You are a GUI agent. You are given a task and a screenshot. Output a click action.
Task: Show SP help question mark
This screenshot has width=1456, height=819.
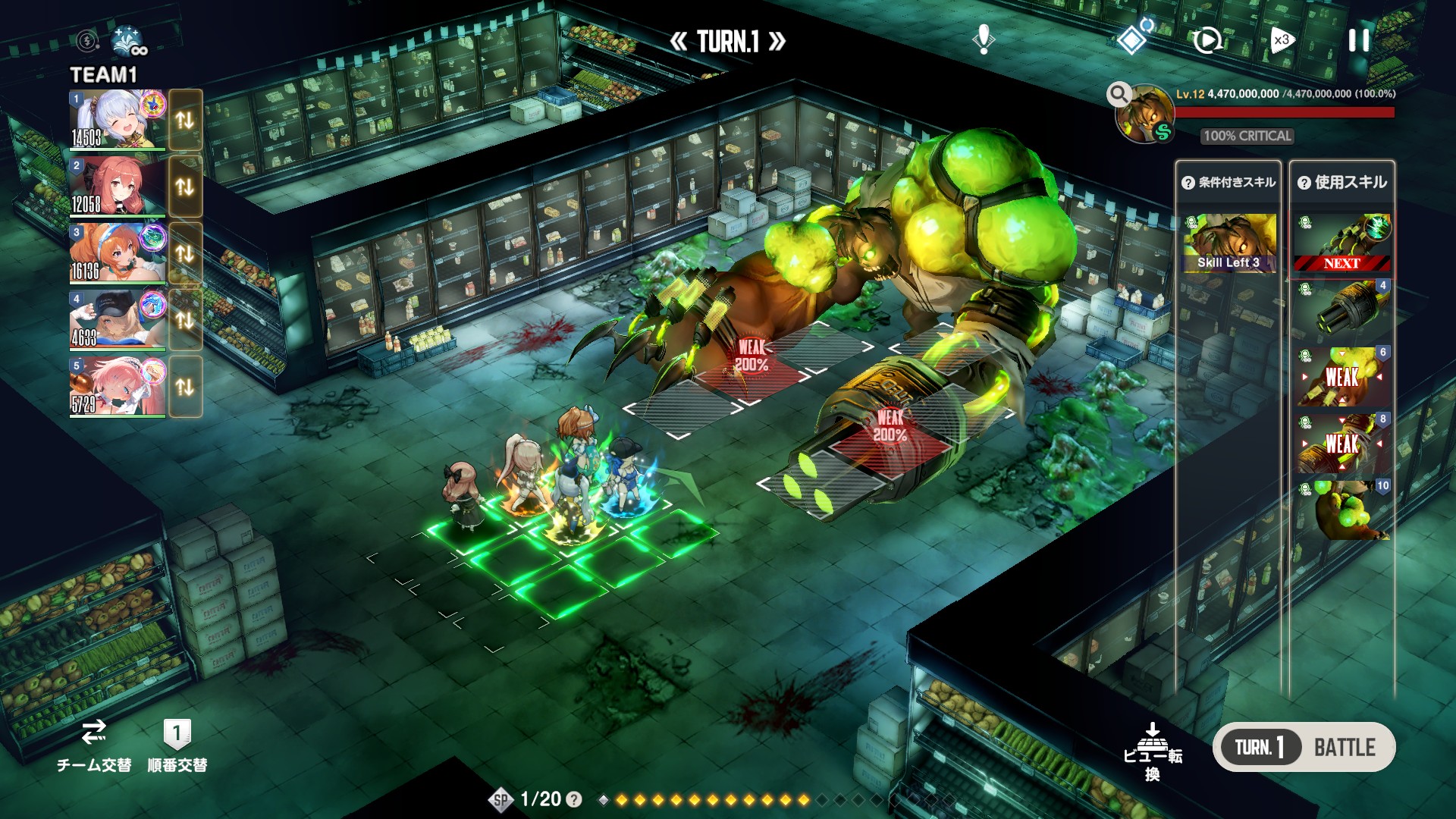tap(574, 799)
